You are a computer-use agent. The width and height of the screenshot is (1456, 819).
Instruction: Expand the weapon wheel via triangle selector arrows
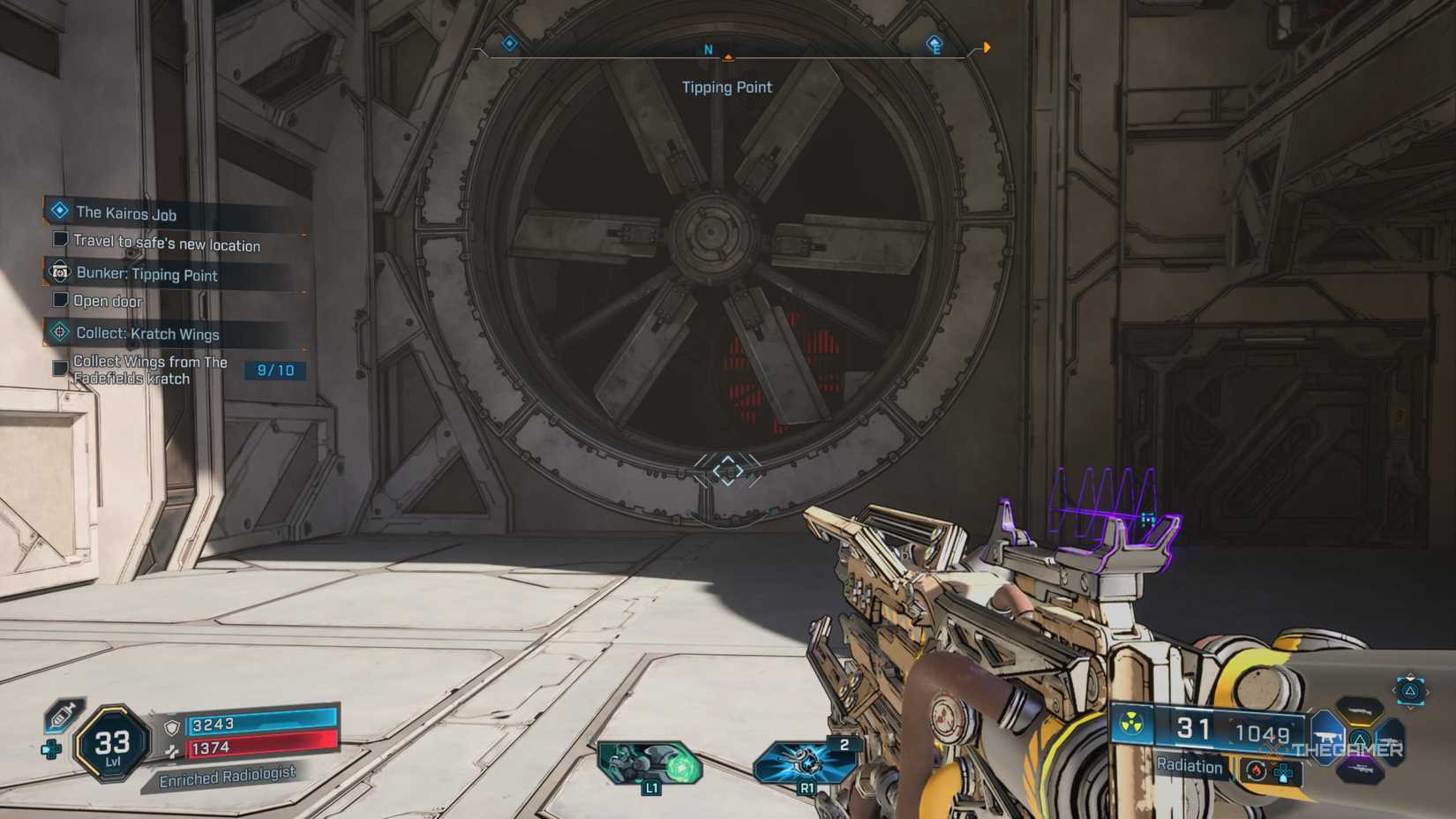click(x=1410, y=691)
